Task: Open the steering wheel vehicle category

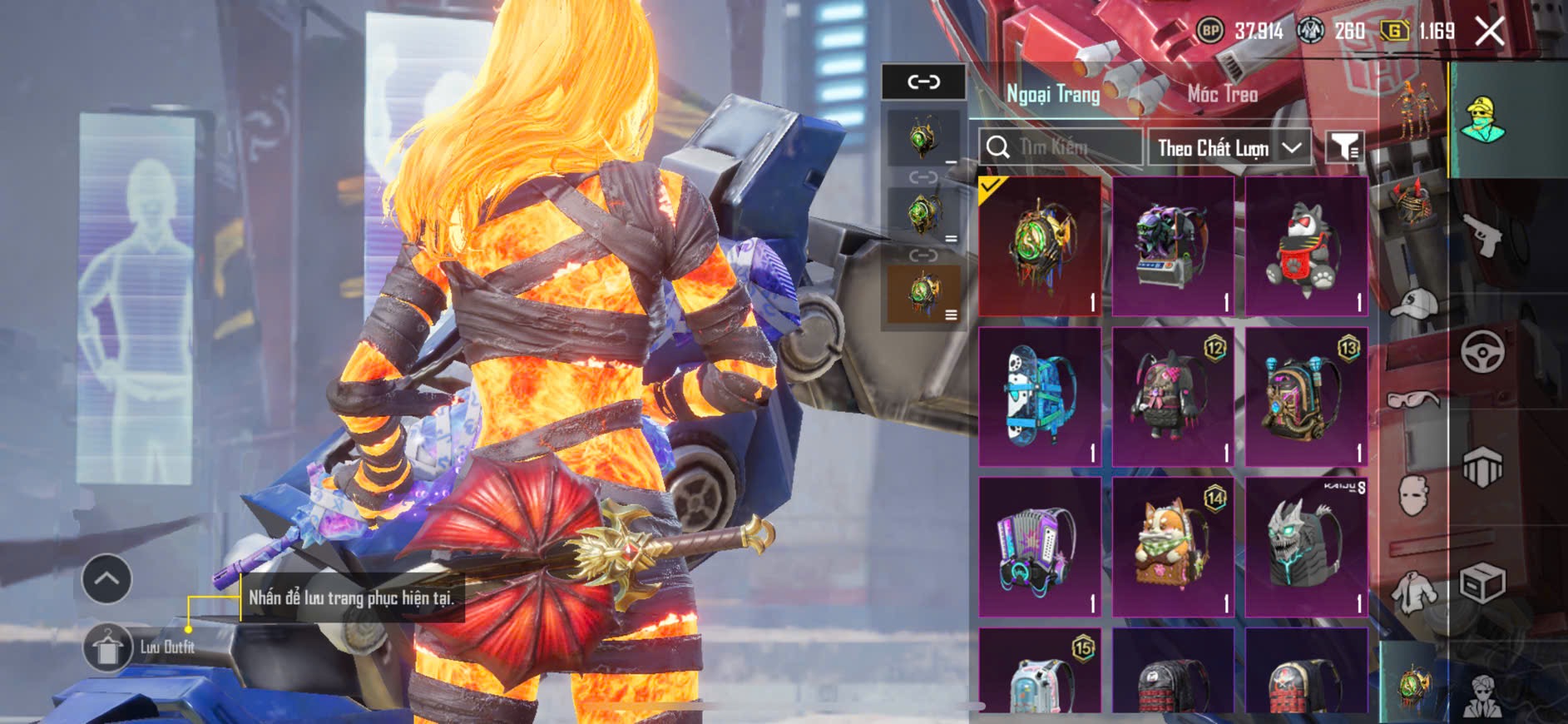Action: pos(1482,350)
